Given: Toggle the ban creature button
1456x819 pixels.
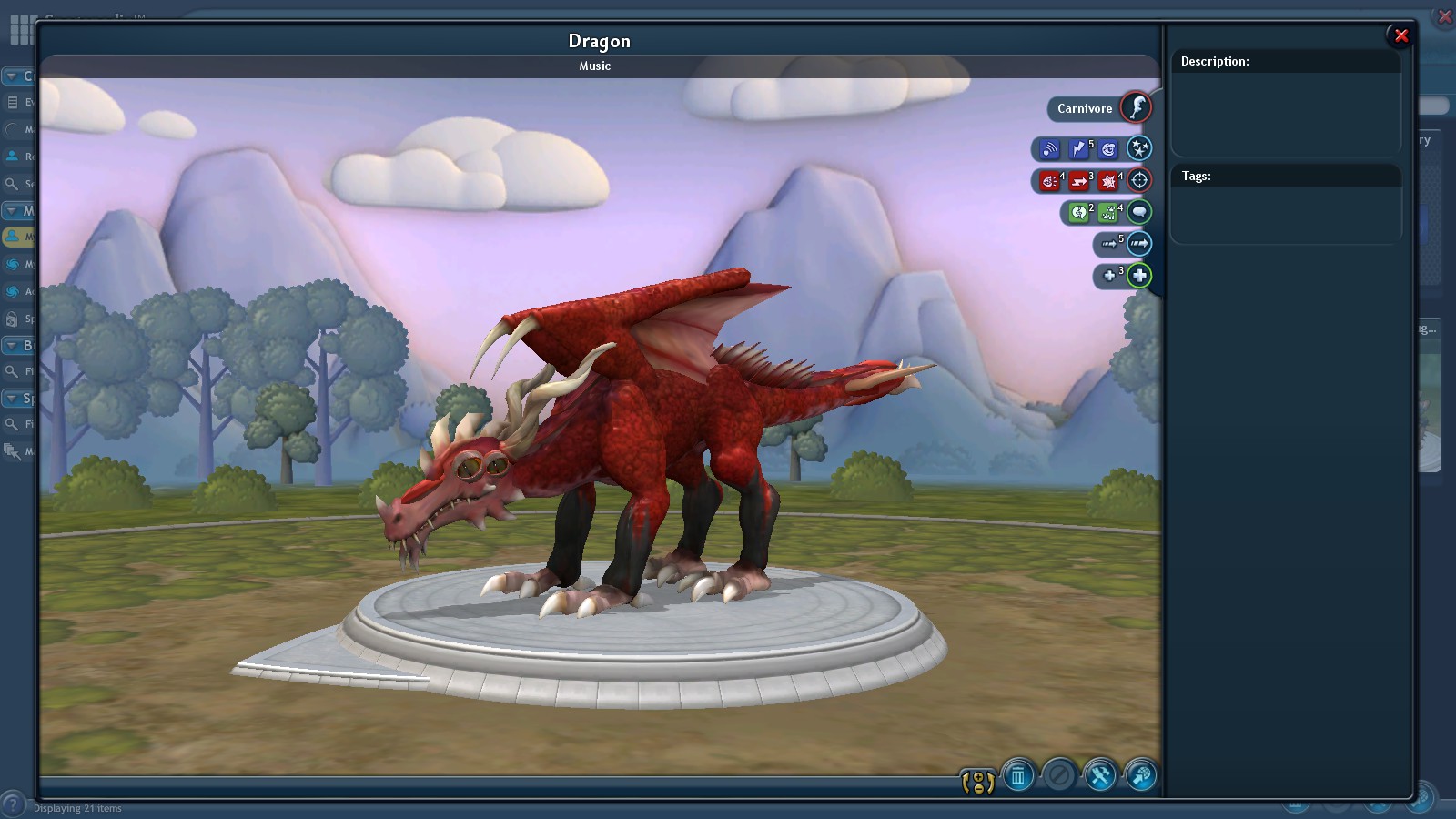Looking at the screenshot, I should [x=1058, y=777].
